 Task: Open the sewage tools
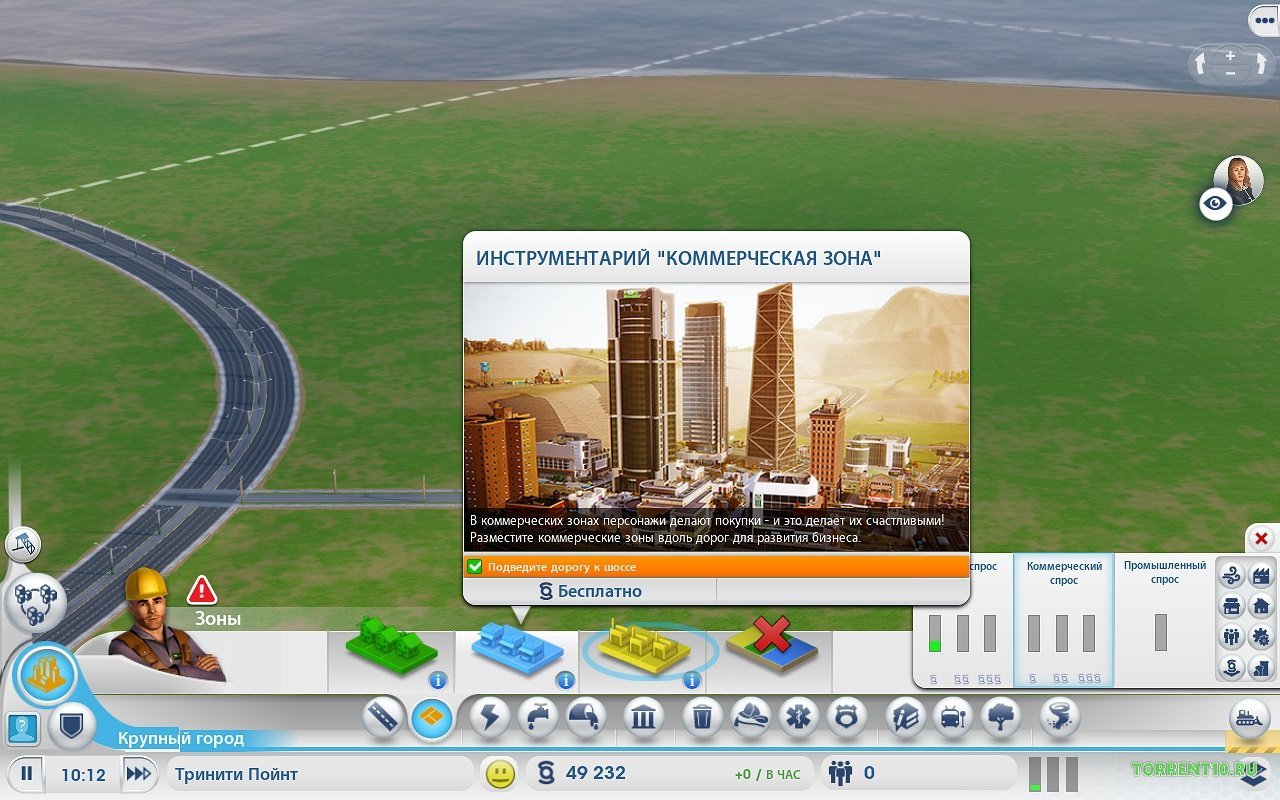click(x=586, y=715)
